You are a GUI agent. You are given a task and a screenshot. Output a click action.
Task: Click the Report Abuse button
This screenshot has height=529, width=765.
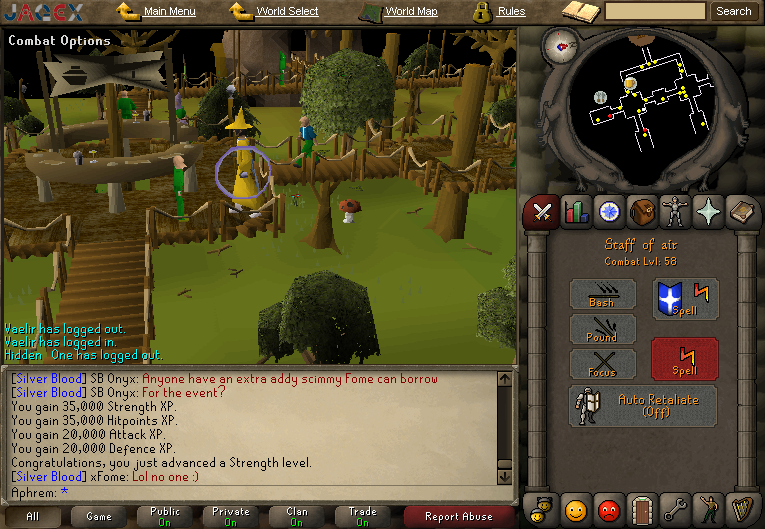(458, 516)
